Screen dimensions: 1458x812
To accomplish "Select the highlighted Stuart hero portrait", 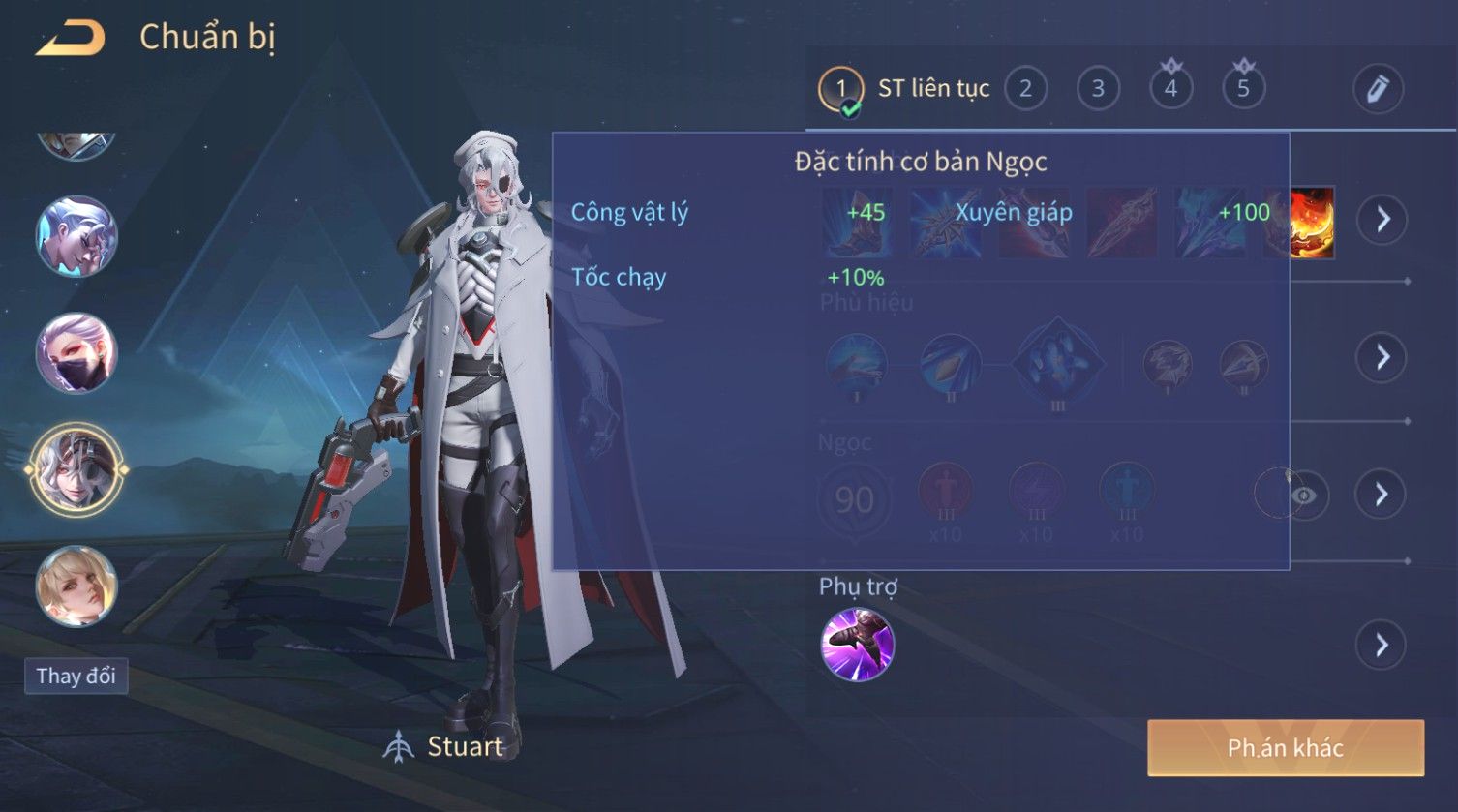I will pyautogui.click(x=76, y=470).
